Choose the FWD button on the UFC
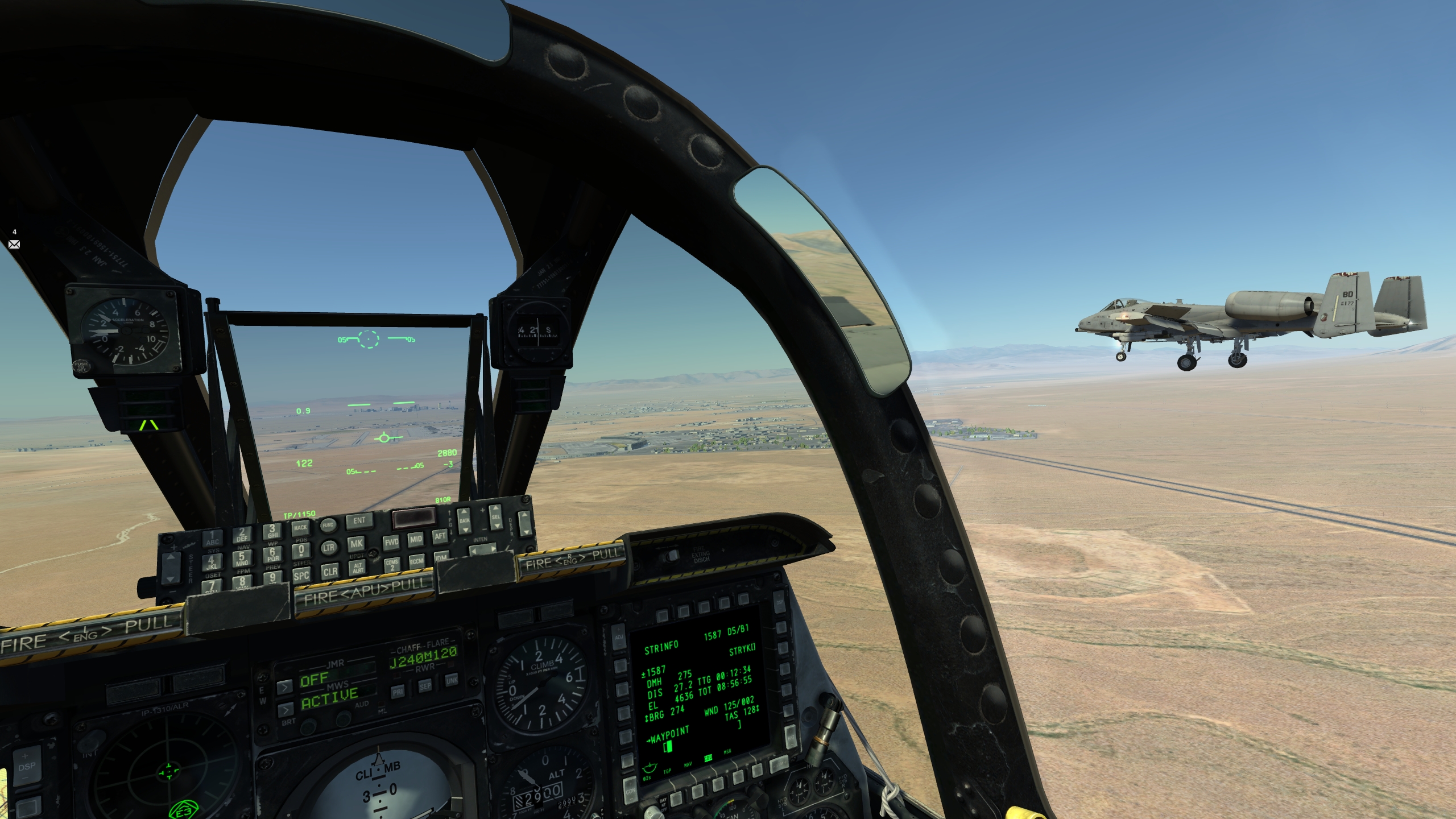This screenshot has width=1456, height=819. 391,542
